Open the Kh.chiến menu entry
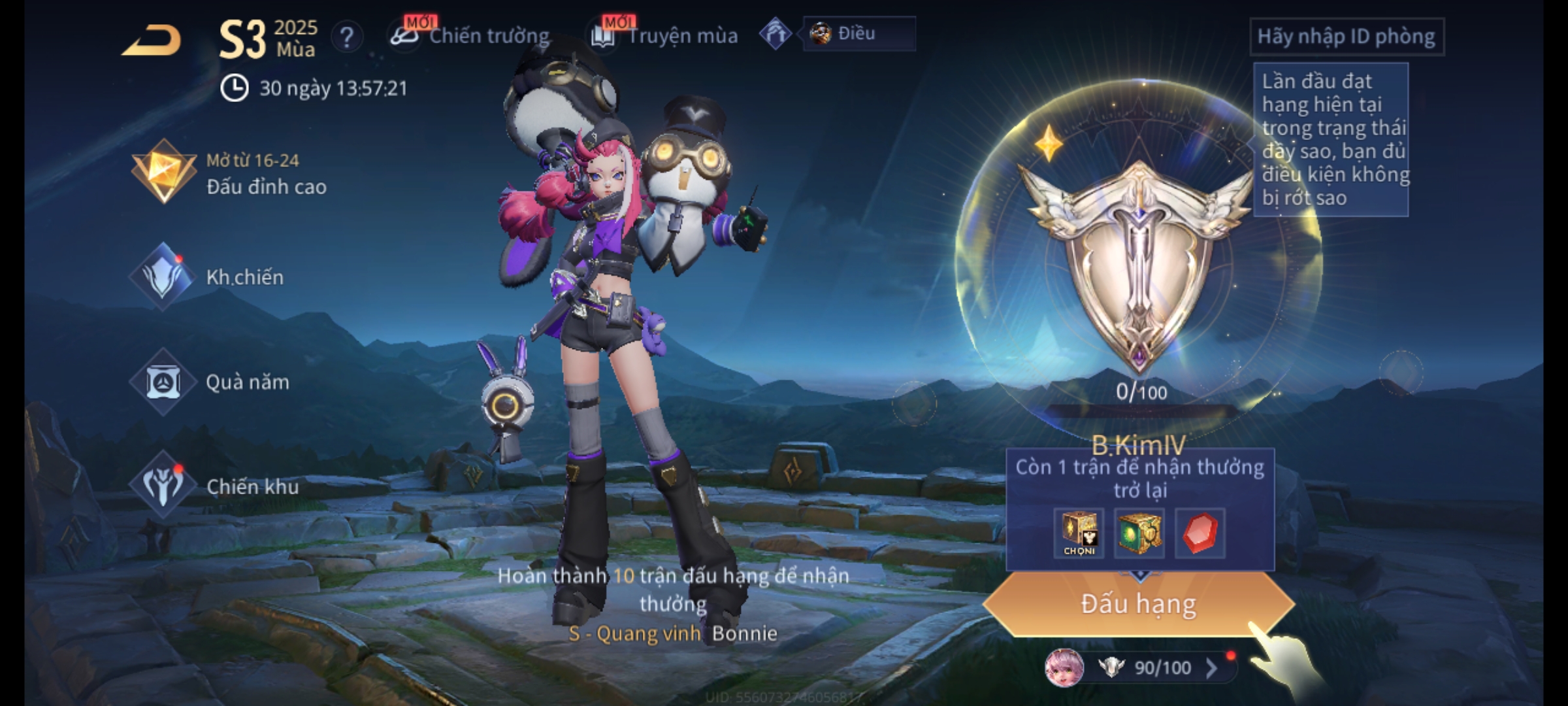The height and width of the screenshot is (706, 1568). [x=209, y=277]
